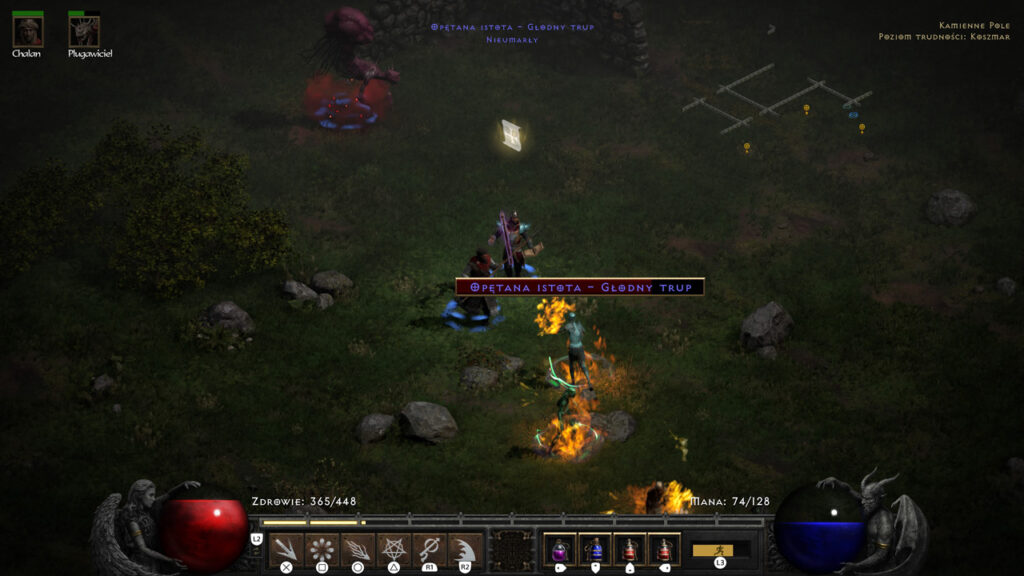Activate the pentagram skill icon
The height and width of the screenshot is (576, 1024).
coord(392,549)
